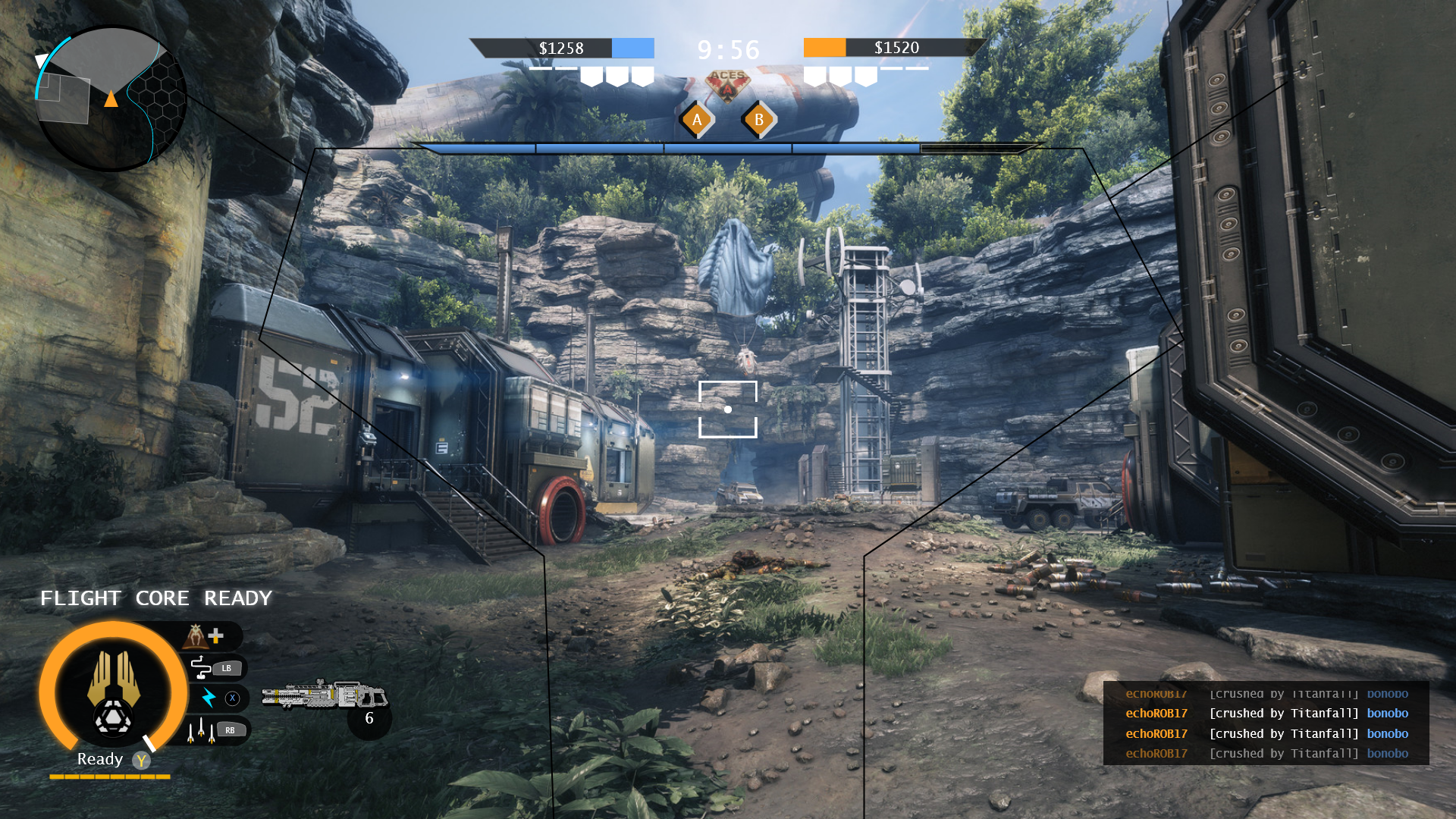Select objective marker B

click(758, 120)
